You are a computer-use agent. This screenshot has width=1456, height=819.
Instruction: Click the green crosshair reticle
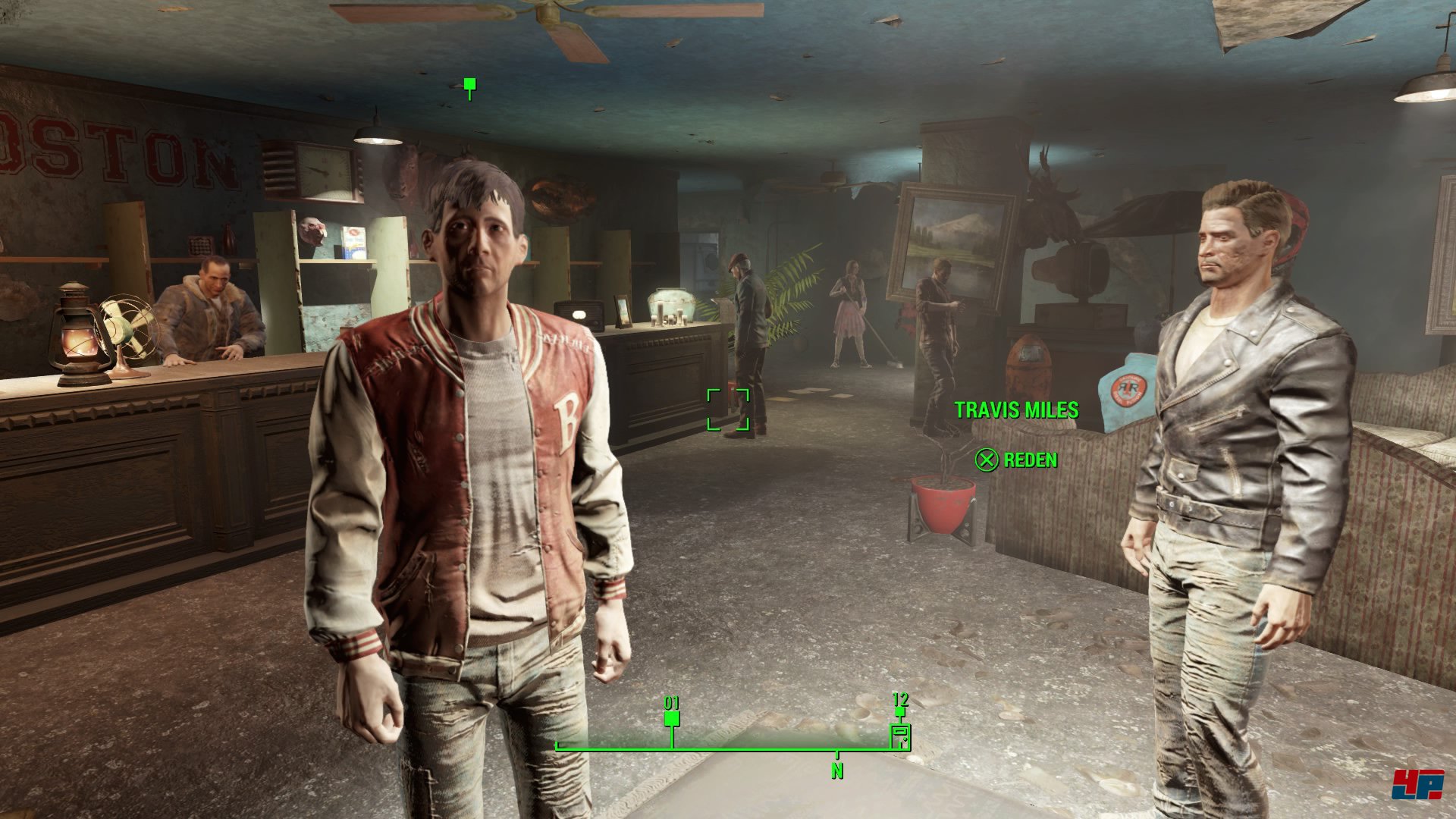(728, 409)
